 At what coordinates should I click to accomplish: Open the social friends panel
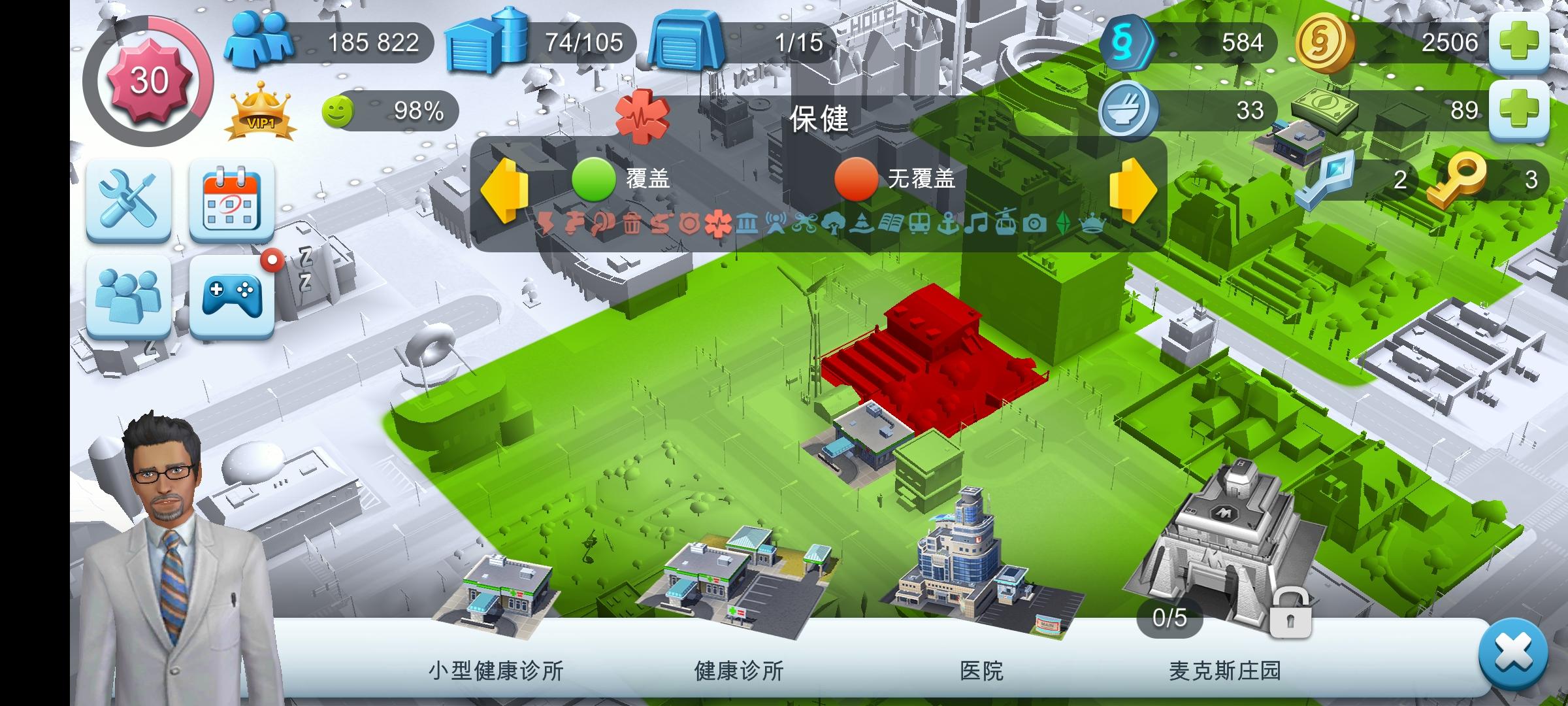[x=129, y=299]
